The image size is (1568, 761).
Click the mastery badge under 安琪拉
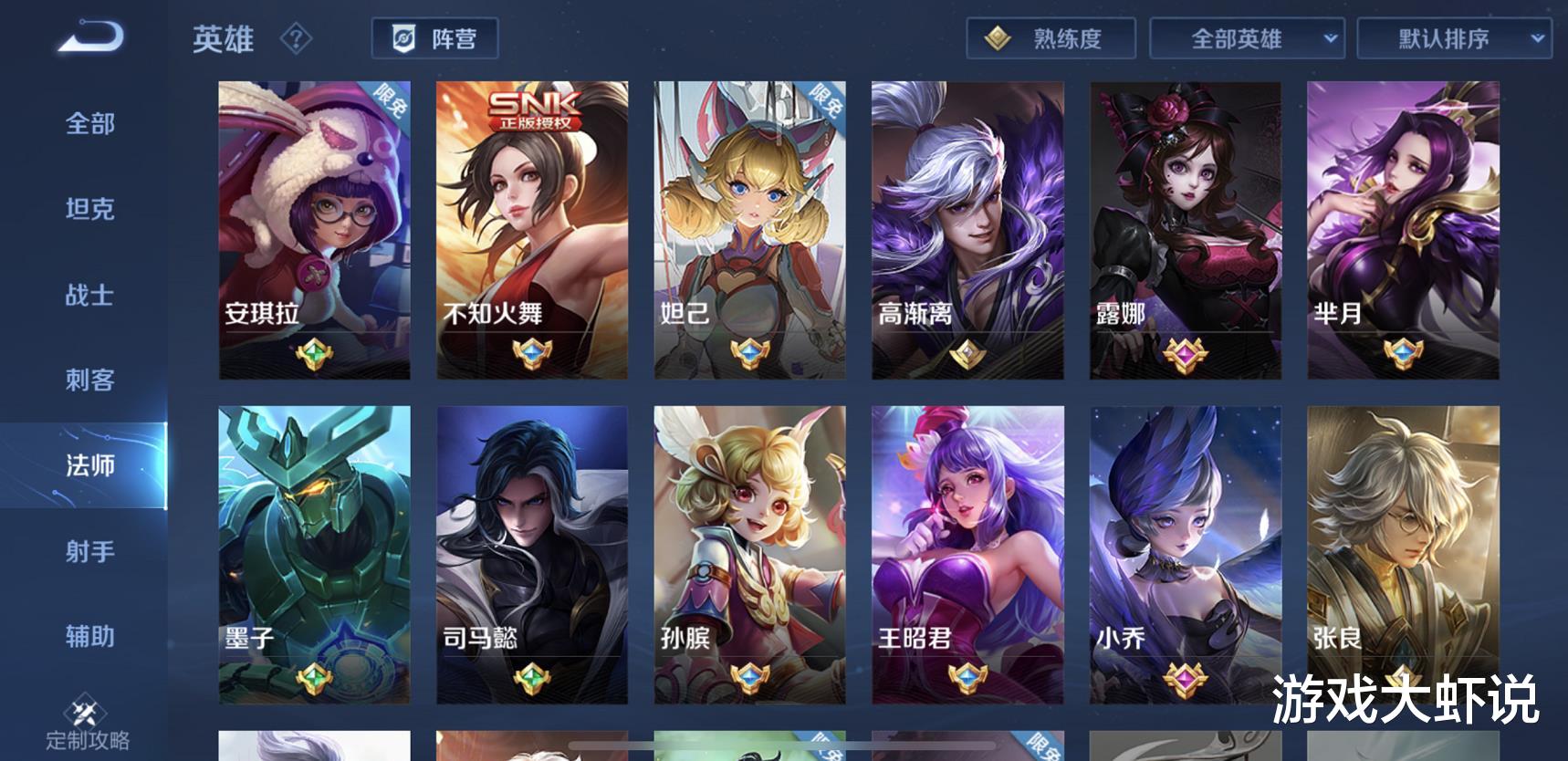(x=315, y=356)
